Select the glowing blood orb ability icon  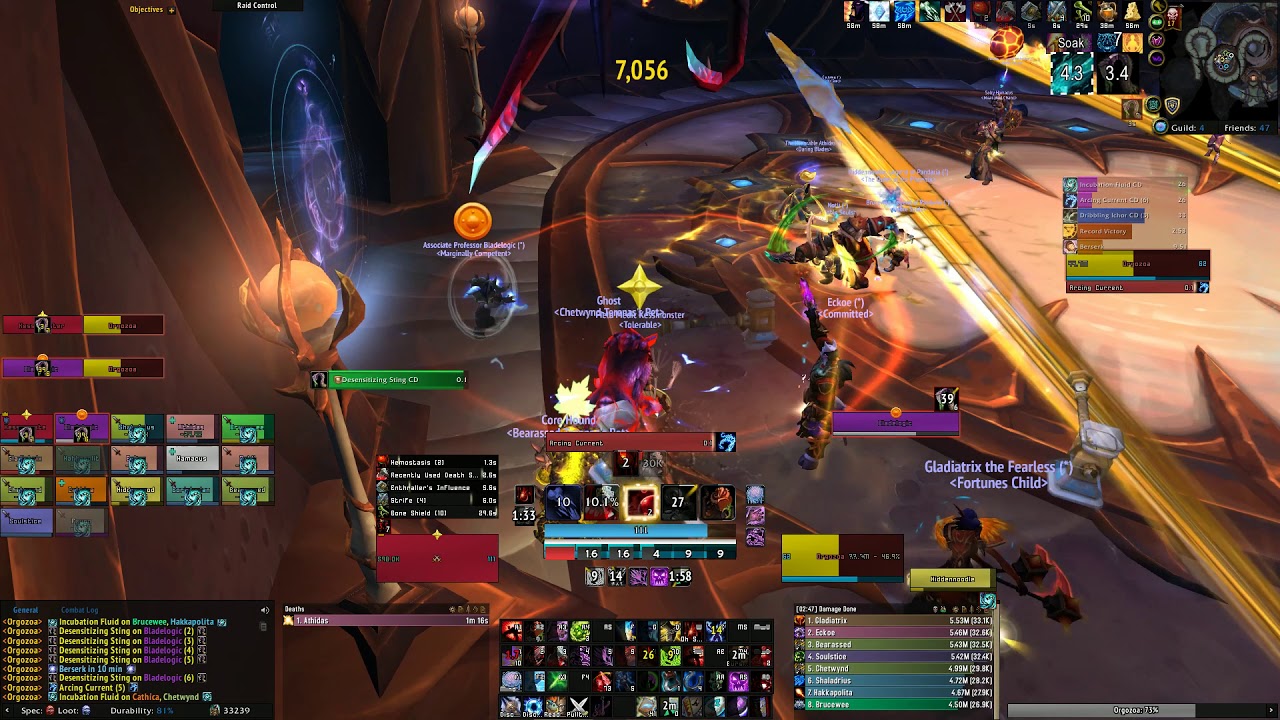tap(641, 502)
